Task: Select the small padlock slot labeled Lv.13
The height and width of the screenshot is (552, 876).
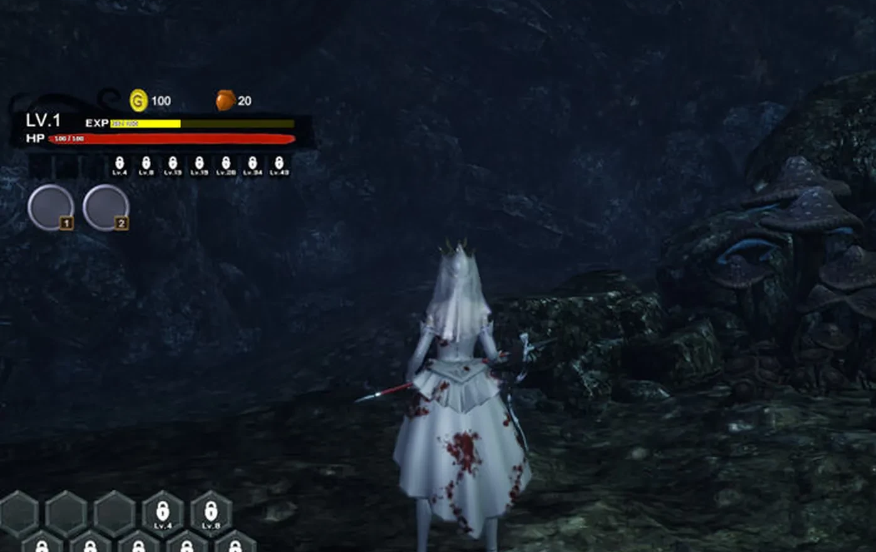Action: 172,164
